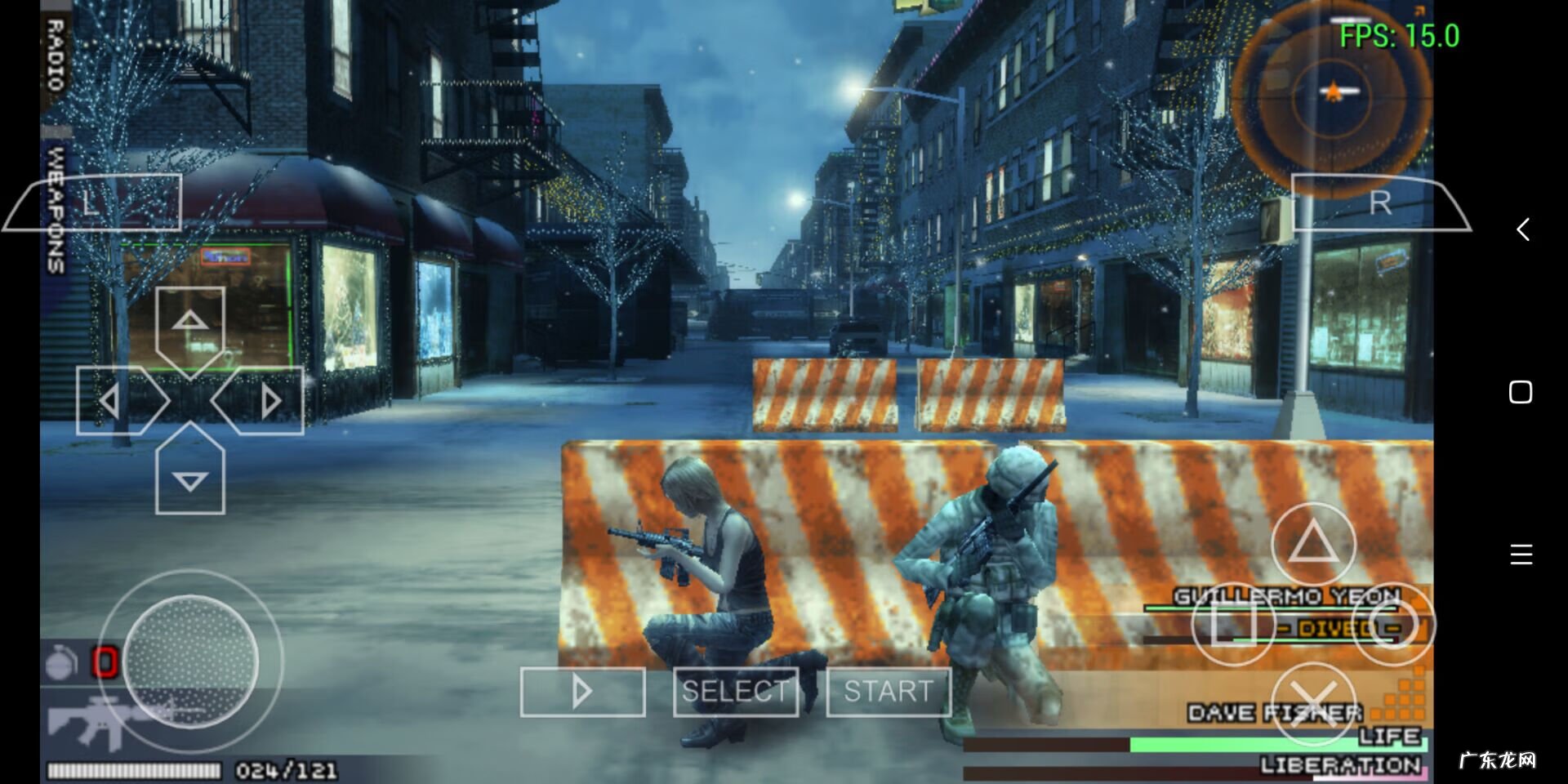Toggle the emulator fast-forward arrow button
Image resolution: width=1568 pixels, height=784 pixels.
582,692
